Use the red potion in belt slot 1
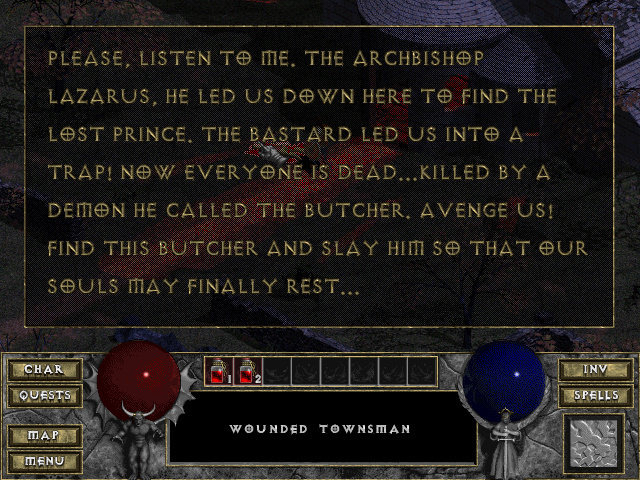The width and height of the screenshot is (640, 480). (218, 372)
